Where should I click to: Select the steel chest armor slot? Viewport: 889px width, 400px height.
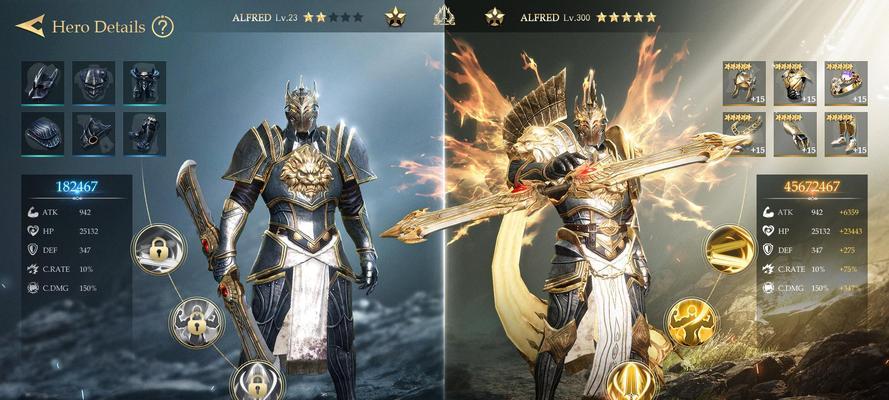[144, 82]
